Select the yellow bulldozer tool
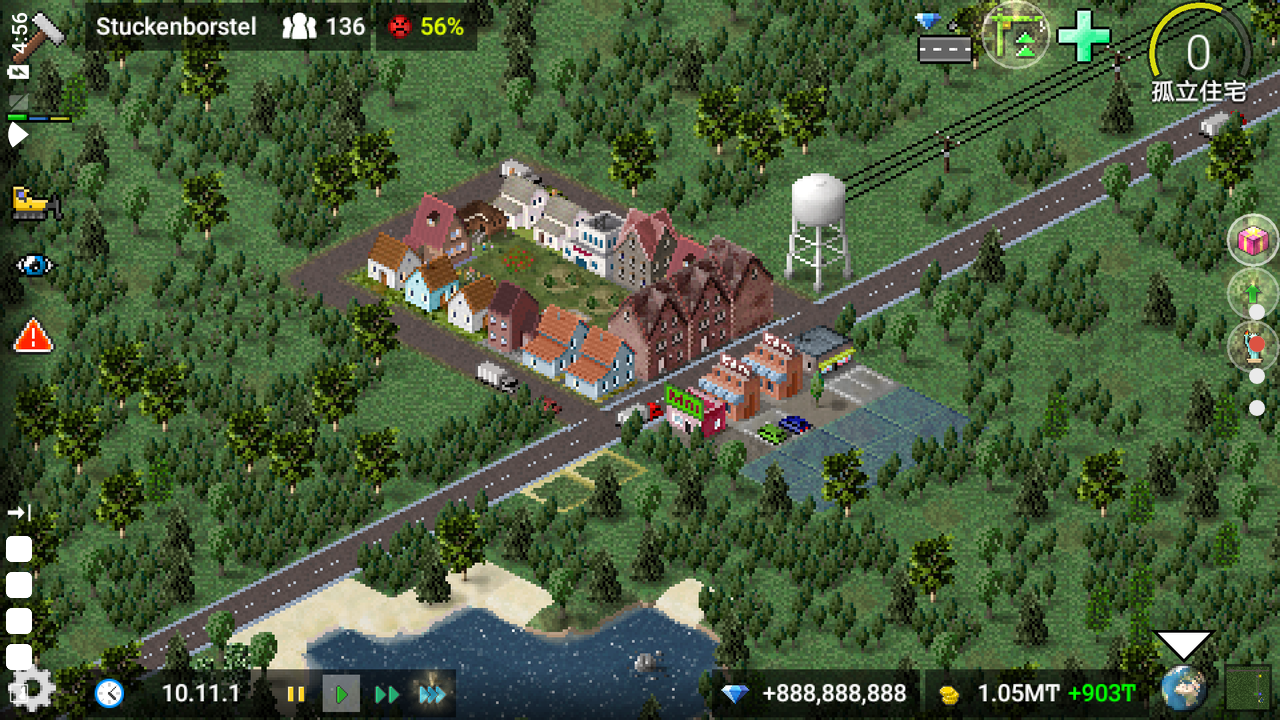This screenshot has height=720, width=1280. pyautogui.click(x=35, y=203)
